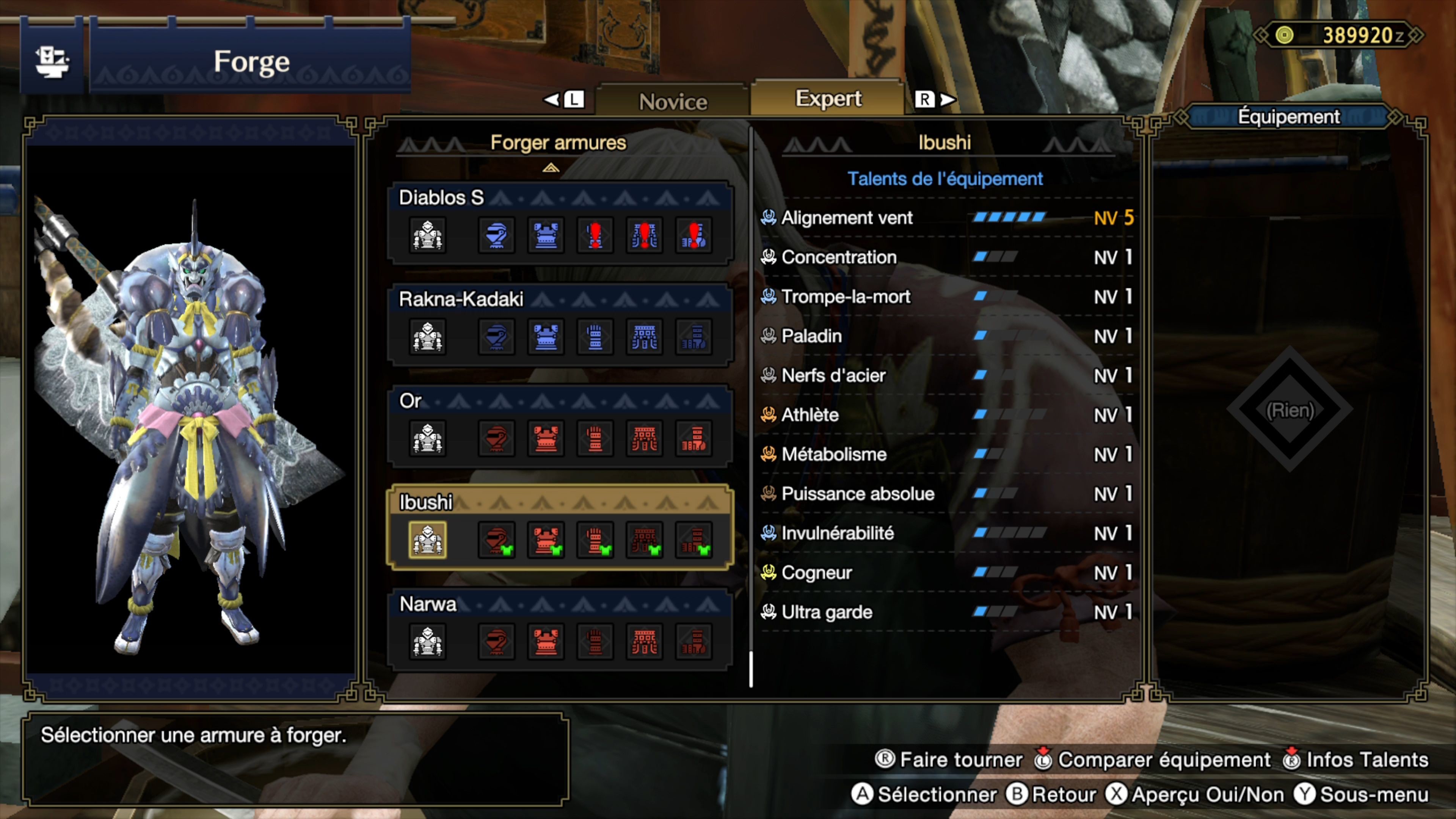Select the Or chest armor piece
Image resolution: width=1456 pixels, height=819 pixels.
point(546,439)
